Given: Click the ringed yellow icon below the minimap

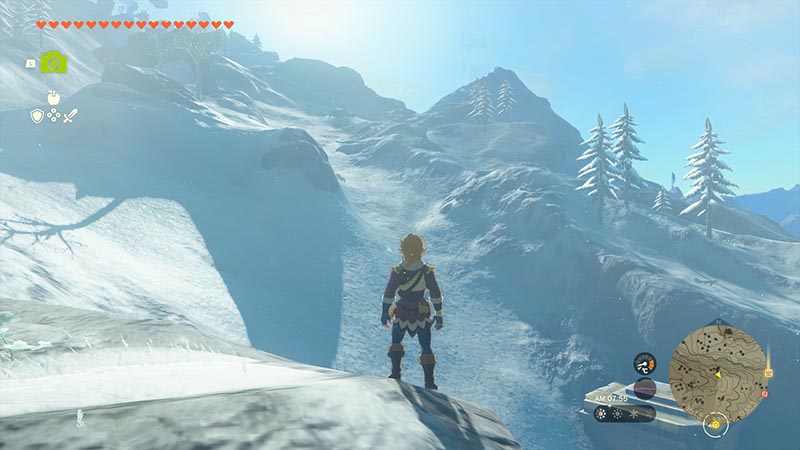Looking at the screenshot, I should [x=715, y=424].
